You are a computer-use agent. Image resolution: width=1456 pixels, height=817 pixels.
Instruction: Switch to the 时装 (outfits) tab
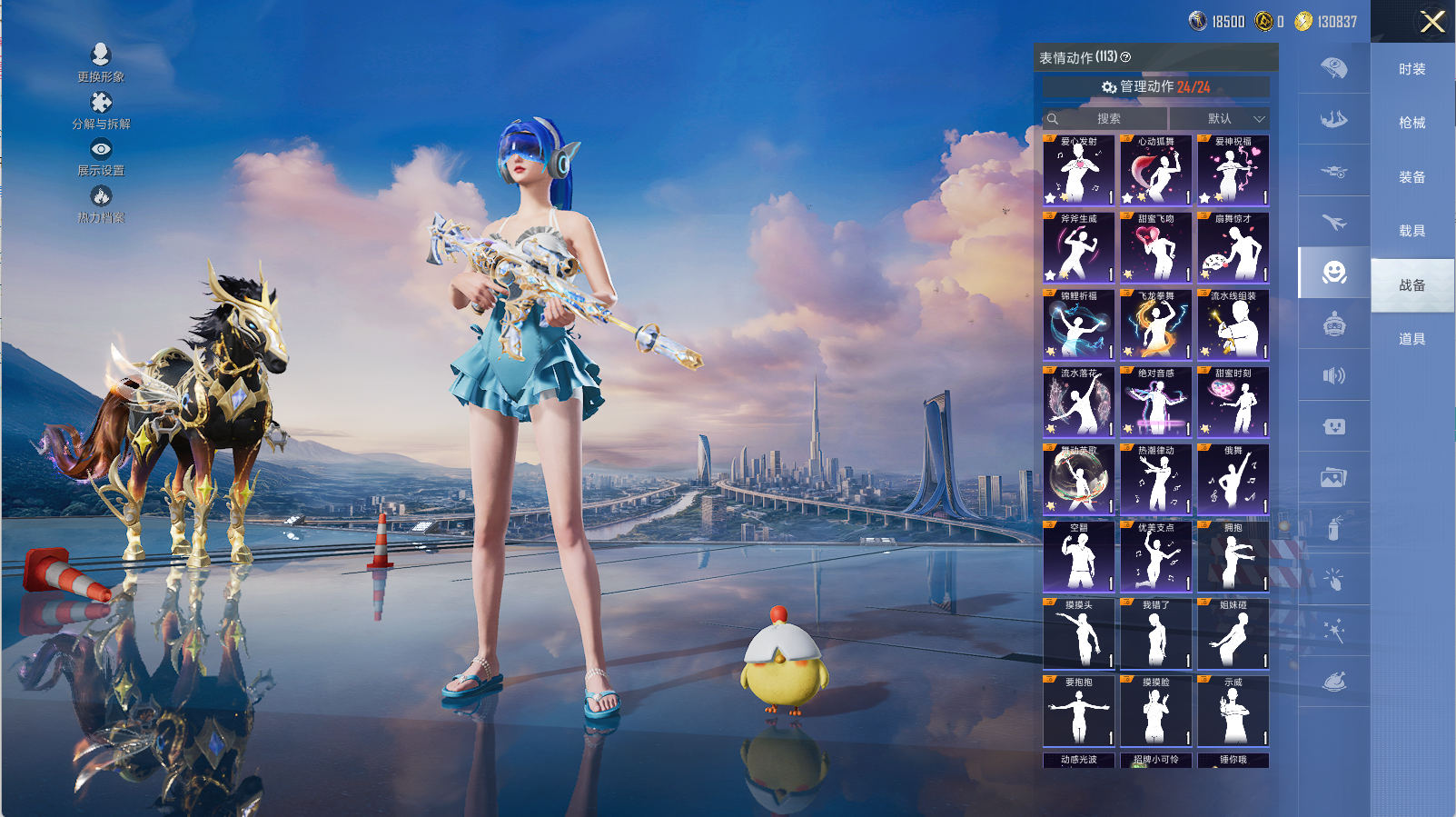1411,69
